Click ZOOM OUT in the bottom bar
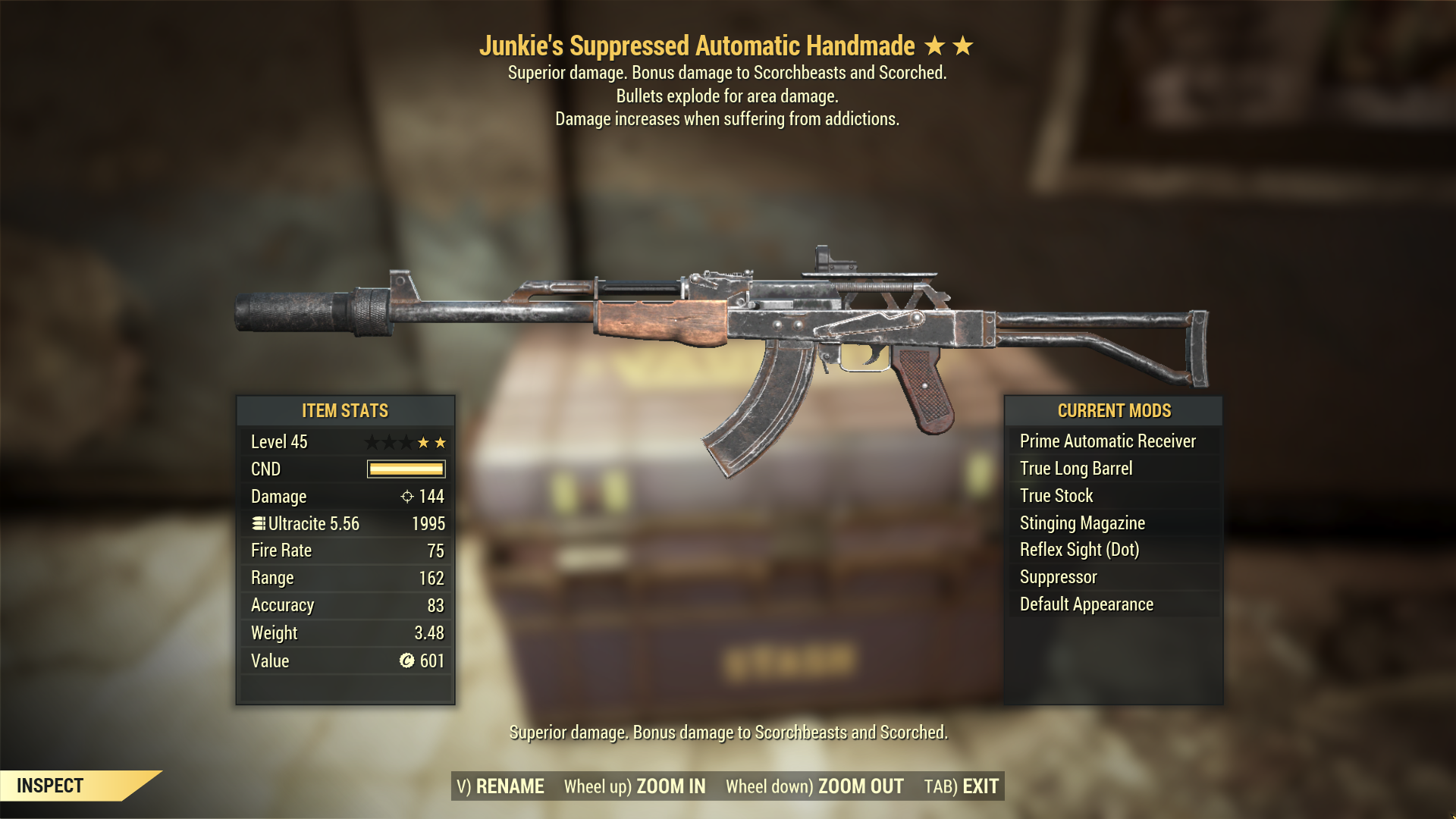1456x819 pixels. click(814, 786)
